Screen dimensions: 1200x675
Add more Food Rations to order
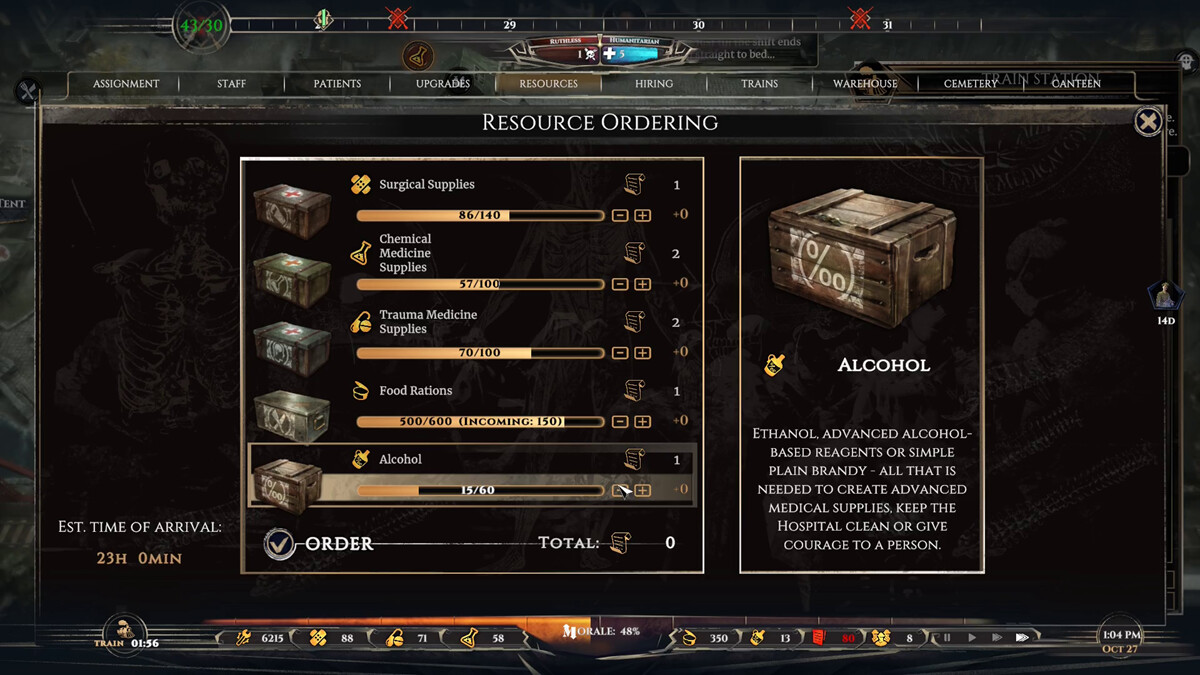coord(642,422)
